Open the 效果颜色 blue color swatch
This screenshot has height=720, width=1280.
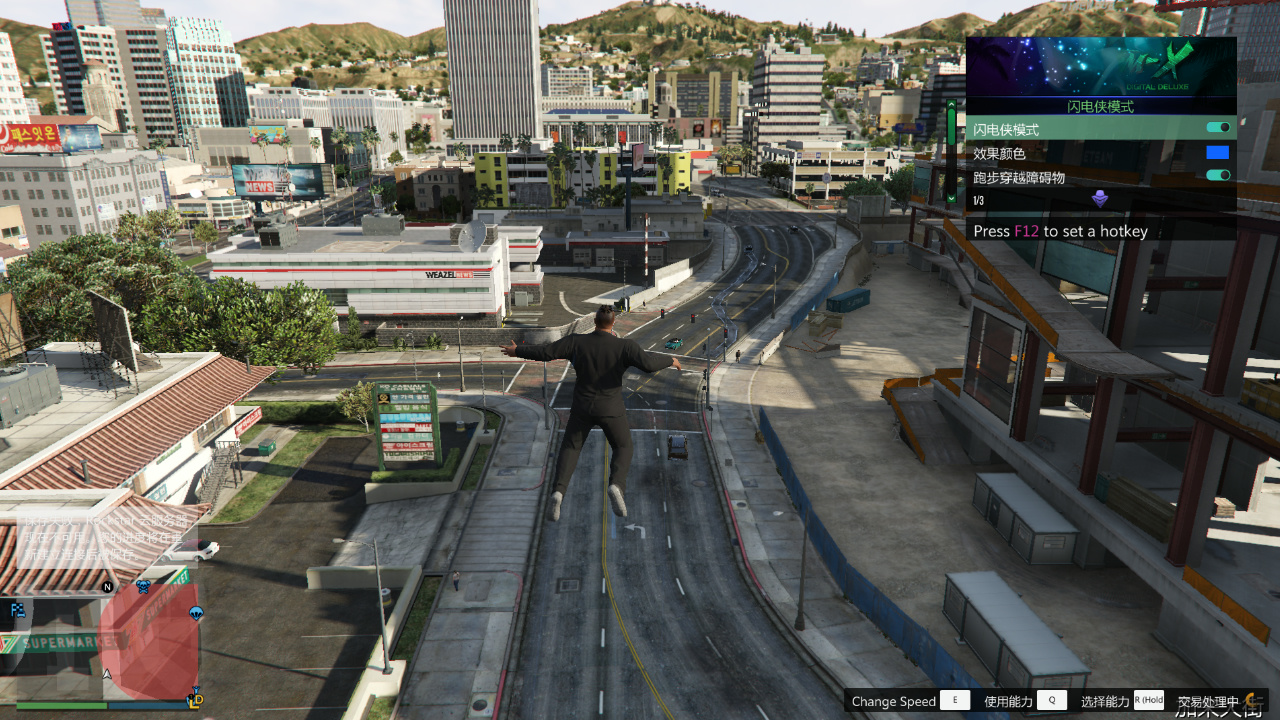1217,153
